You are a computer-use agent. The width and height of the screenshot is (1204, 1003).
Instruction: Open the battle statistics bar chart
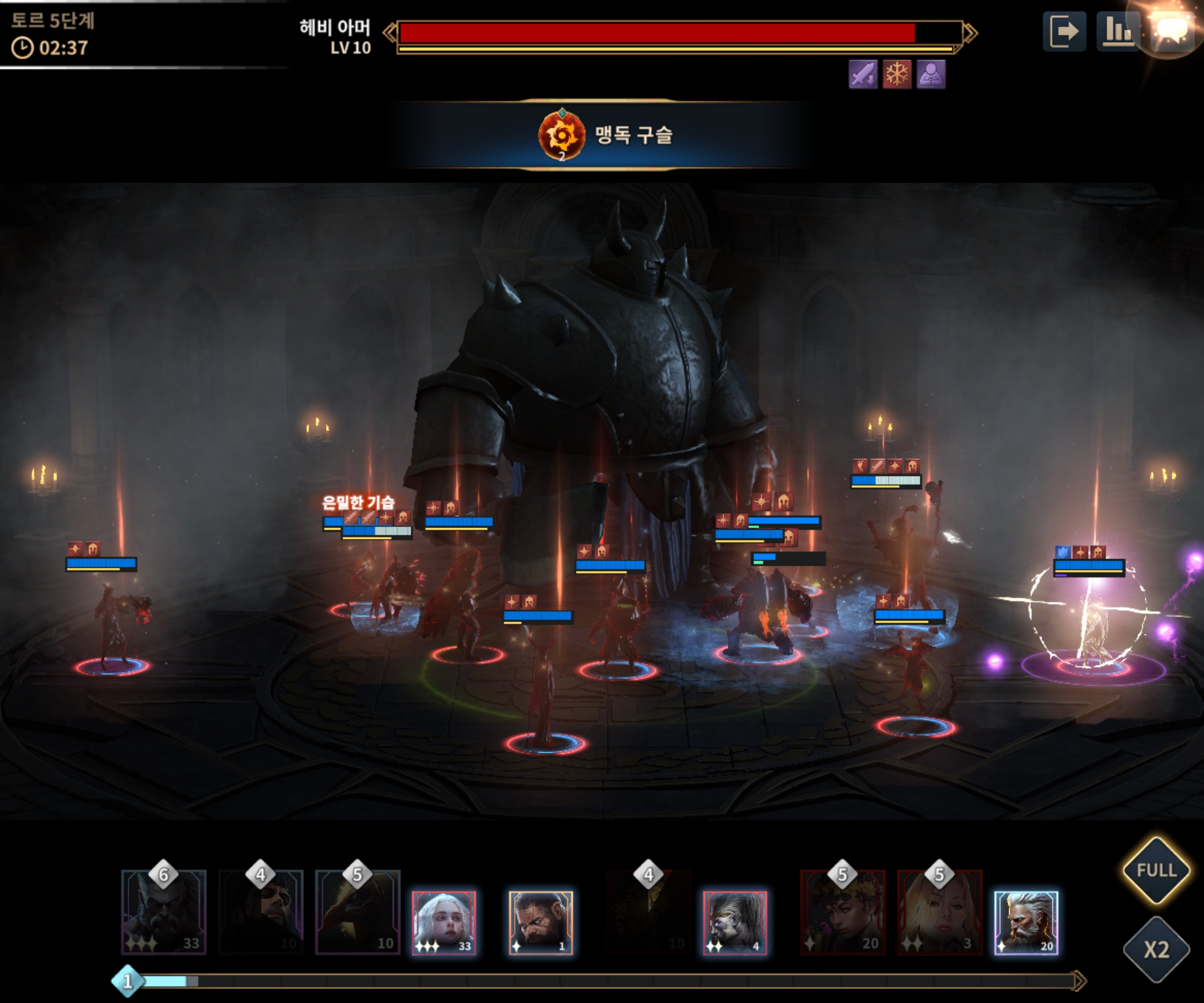coord(1117,32)
